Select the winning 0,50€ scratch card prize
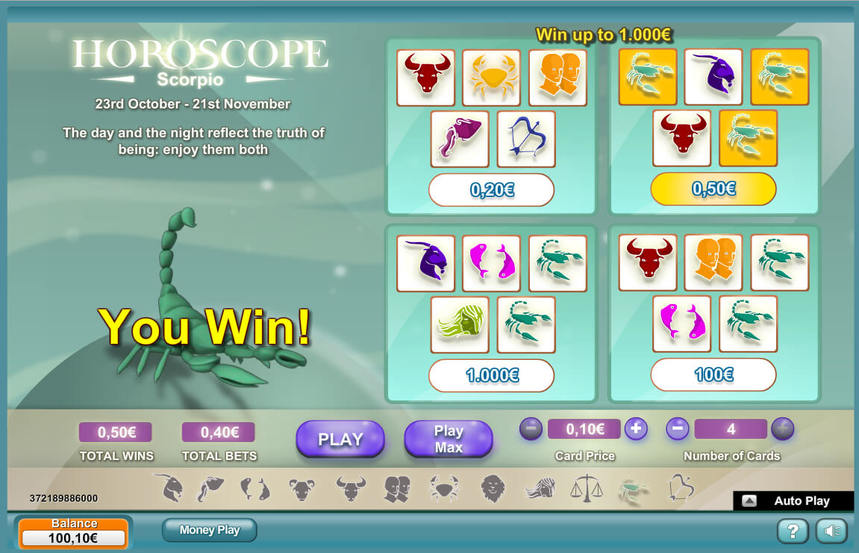859x553 pixels. click(713, 189)
